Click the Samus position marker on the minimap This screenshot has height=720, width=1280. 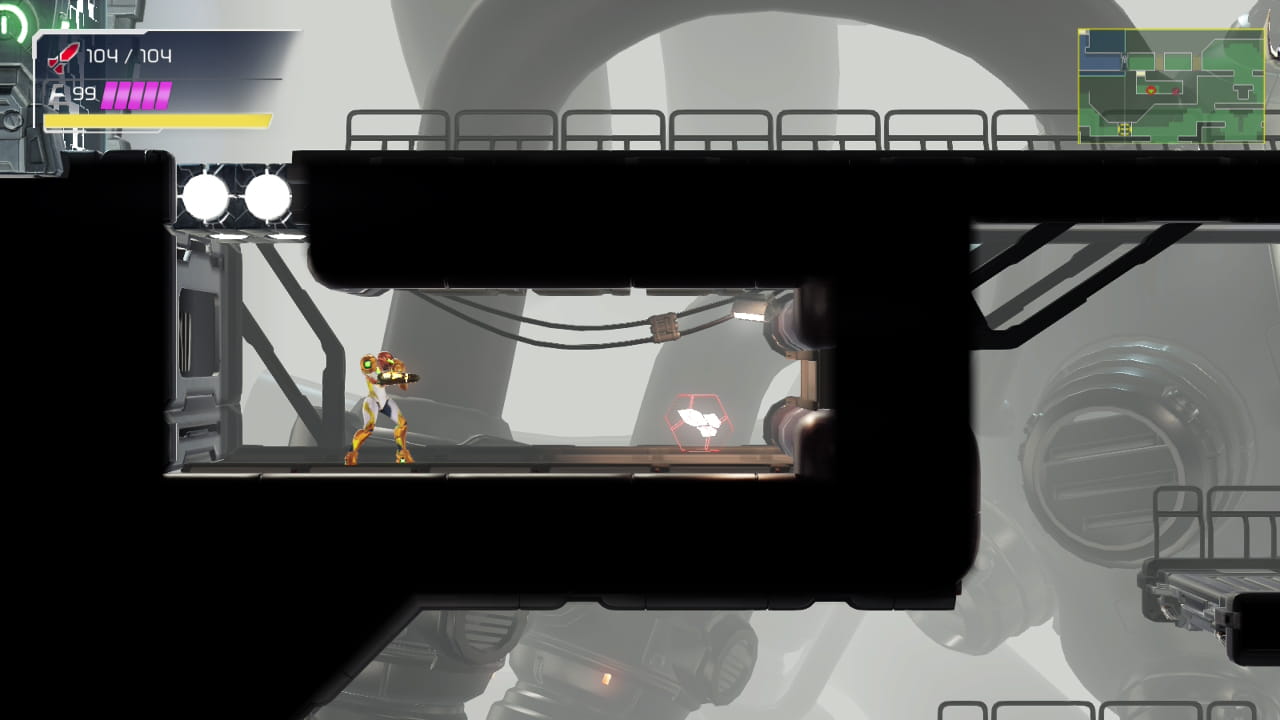click(1151, 90)
